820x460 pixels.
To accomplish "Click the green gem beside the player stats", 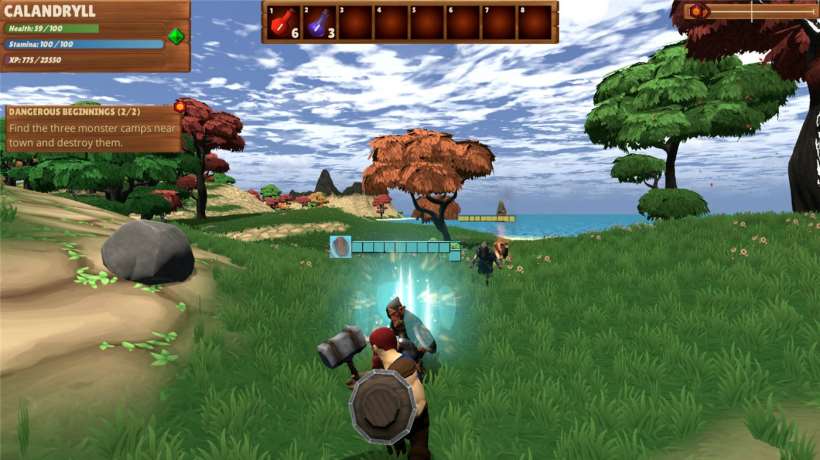I will click(176, 37).
